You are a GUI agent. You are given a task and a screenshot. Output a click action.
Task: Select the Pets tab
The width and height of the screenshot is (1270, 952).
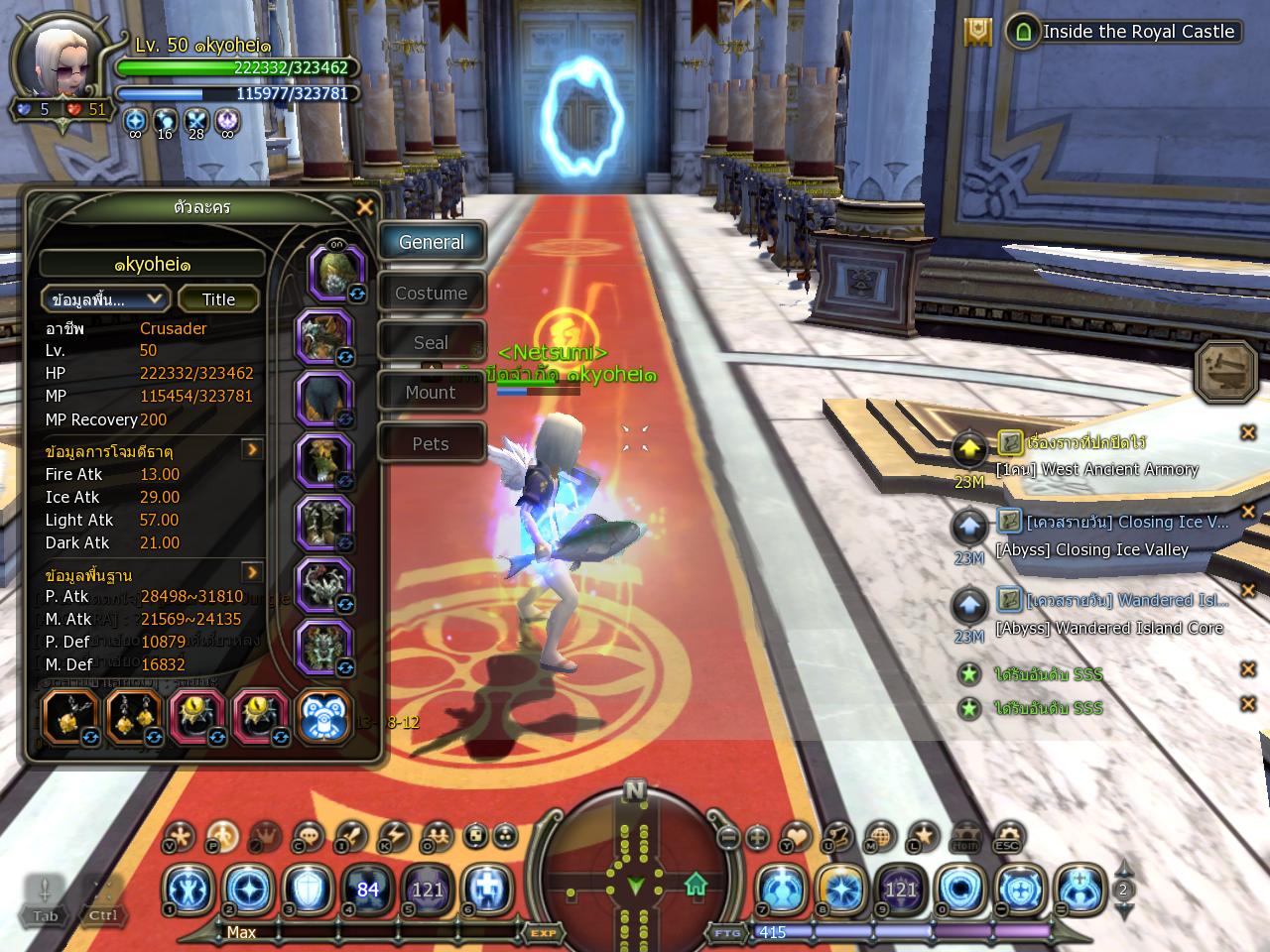pos(431,444)
